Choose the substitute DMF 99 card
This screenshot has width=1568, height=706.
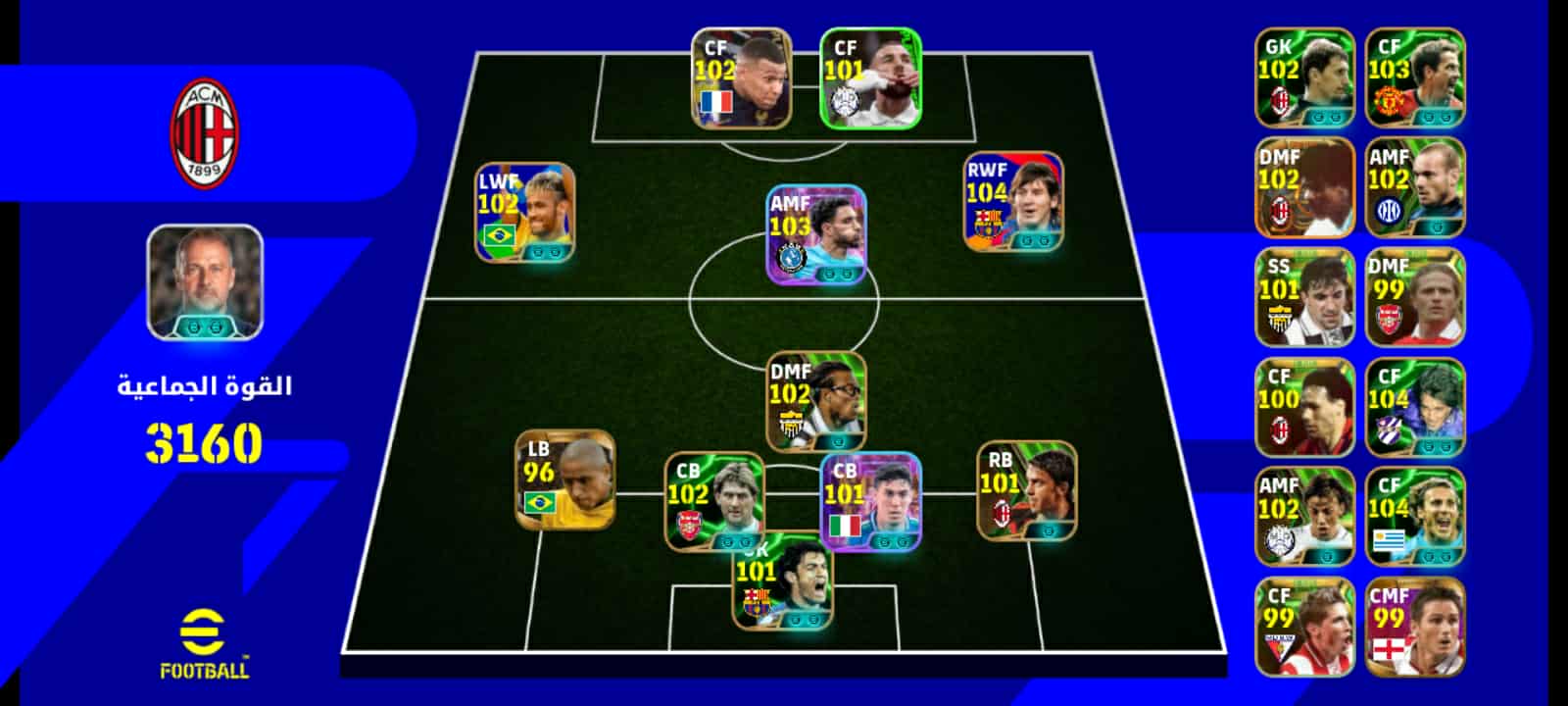1414,297
